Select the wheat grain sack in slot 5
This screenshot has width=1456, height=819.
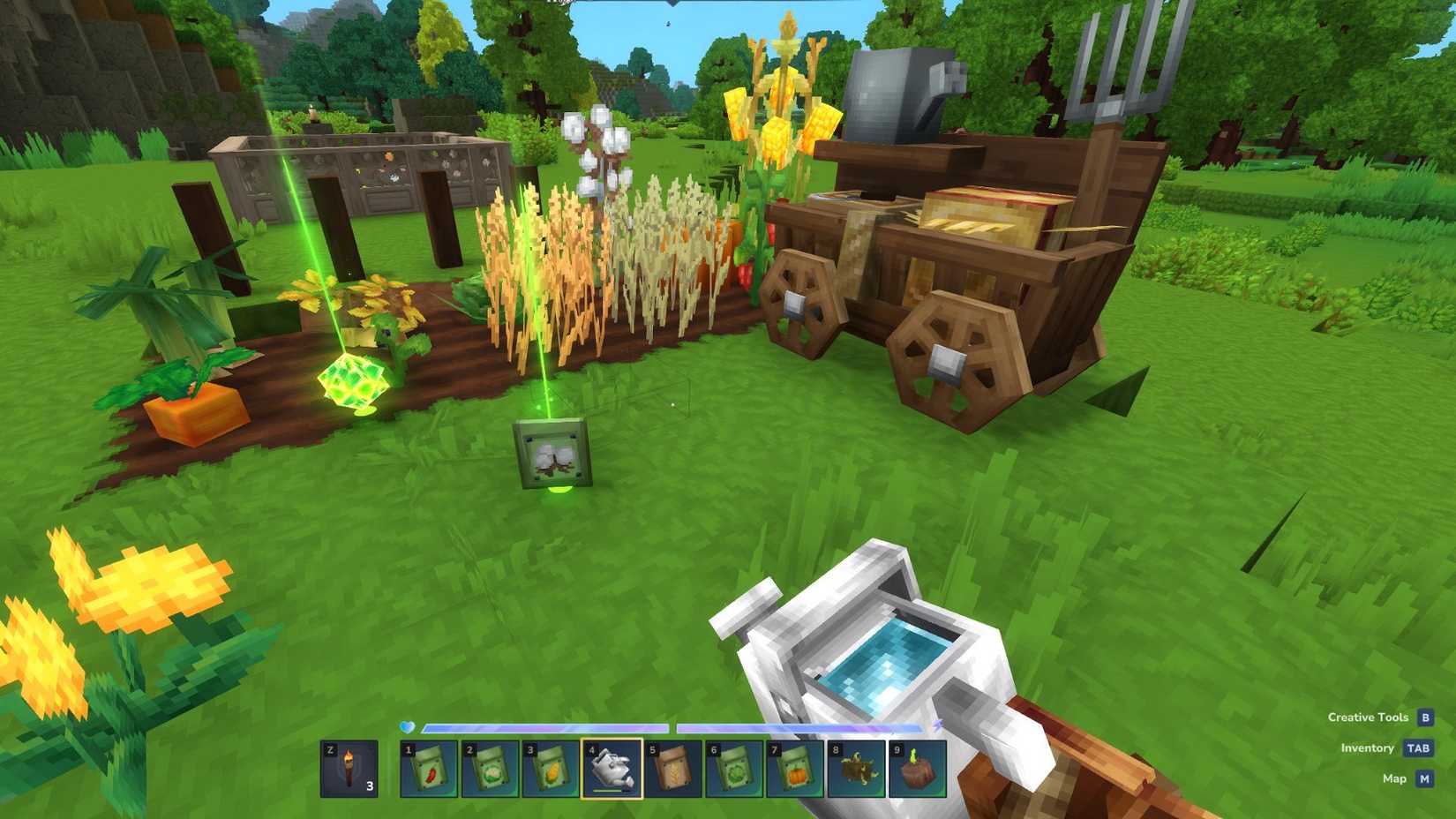673,767
